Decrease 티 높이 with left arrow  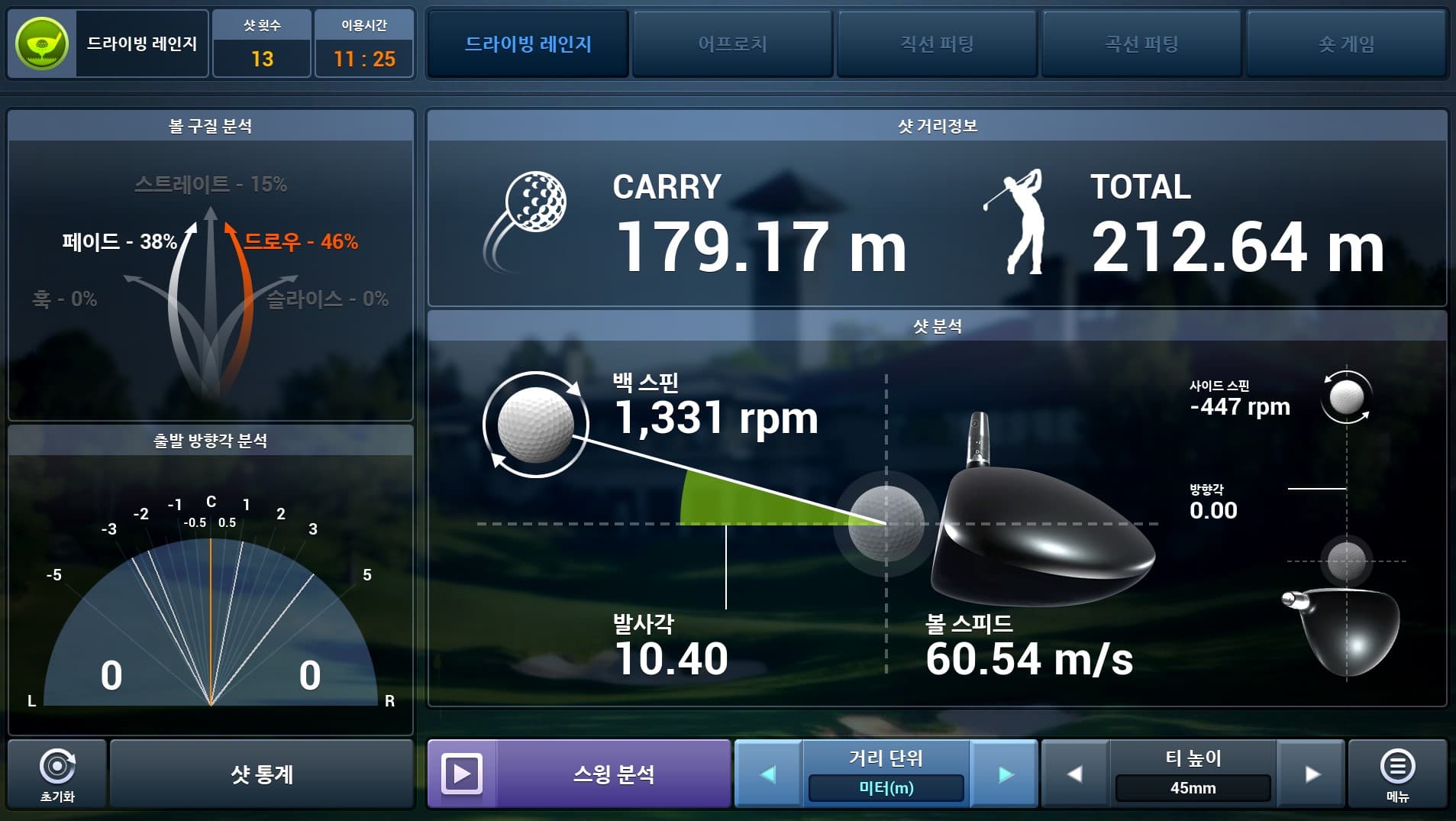1075,774
